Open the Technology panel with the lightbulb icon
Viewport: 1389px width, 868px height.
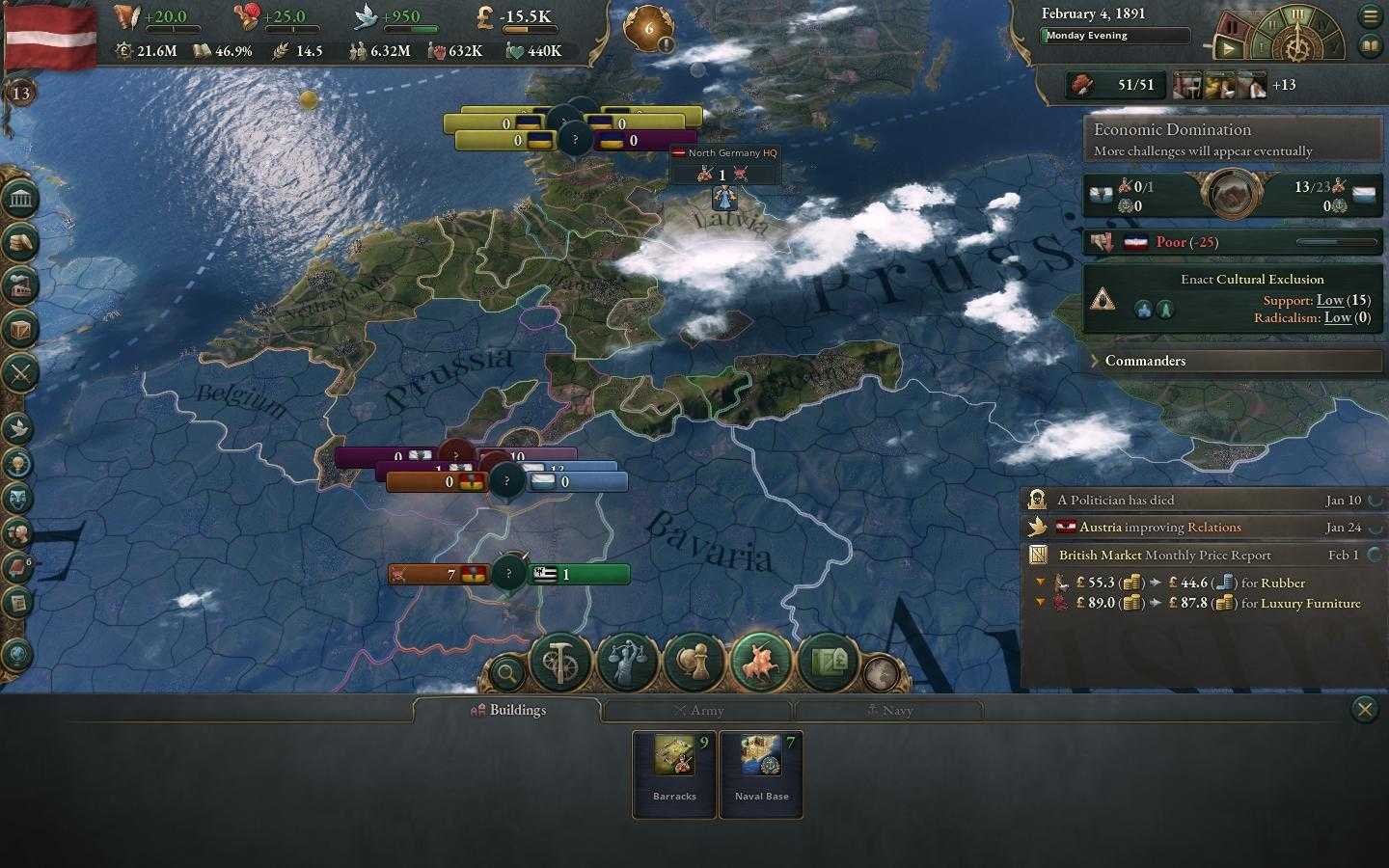18,464
